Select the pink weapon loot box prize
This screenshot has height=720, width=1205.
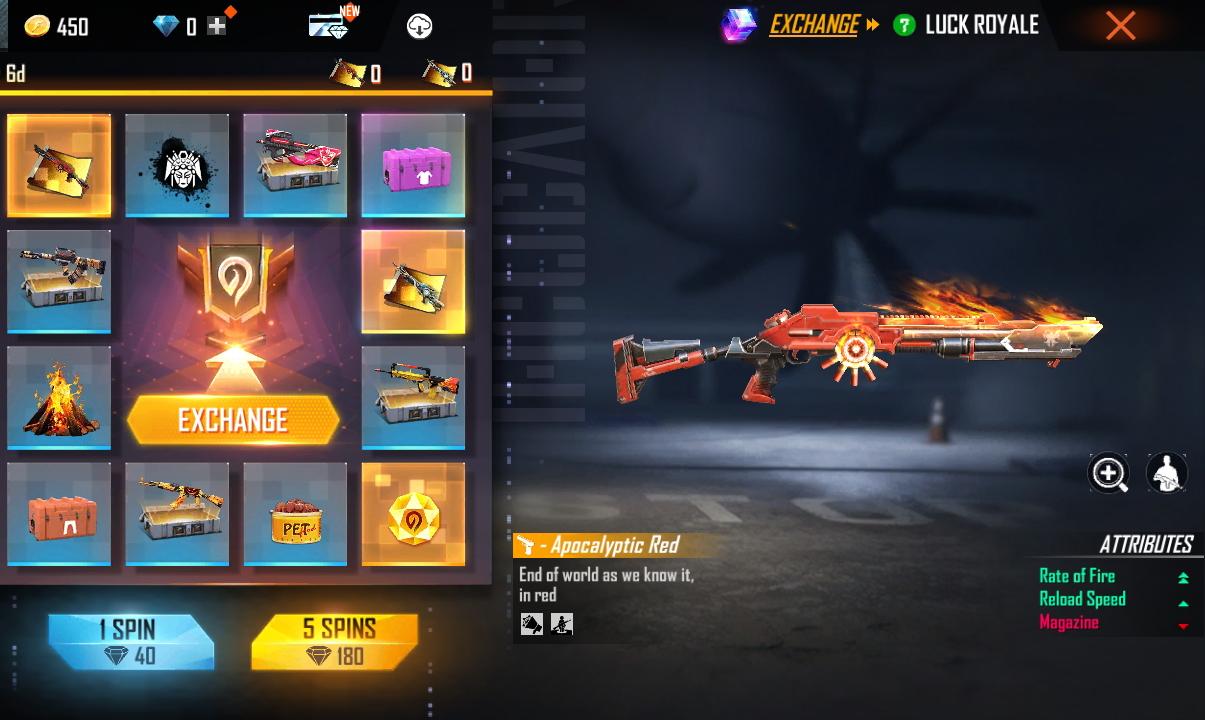tap(295, 165)
